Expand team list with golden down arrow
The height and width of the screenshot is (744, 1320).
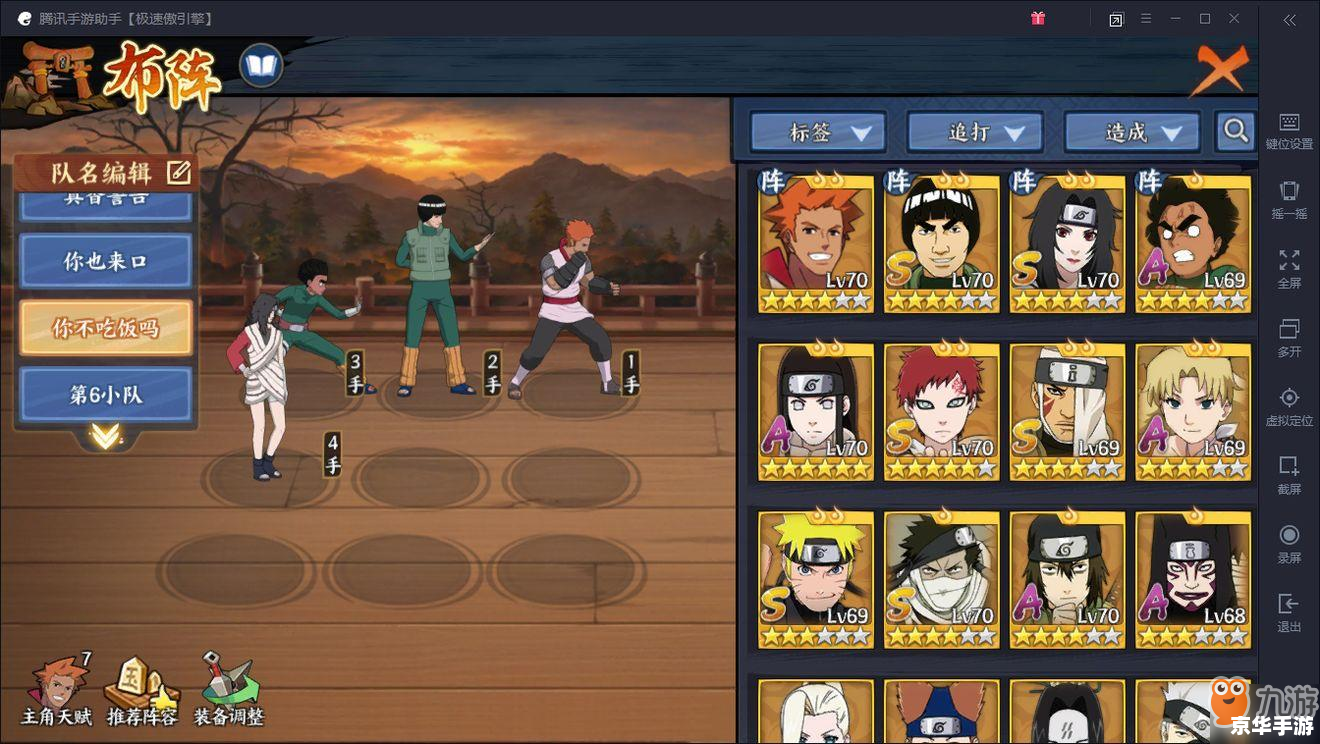pyautogui.click(x=105, y=436)
